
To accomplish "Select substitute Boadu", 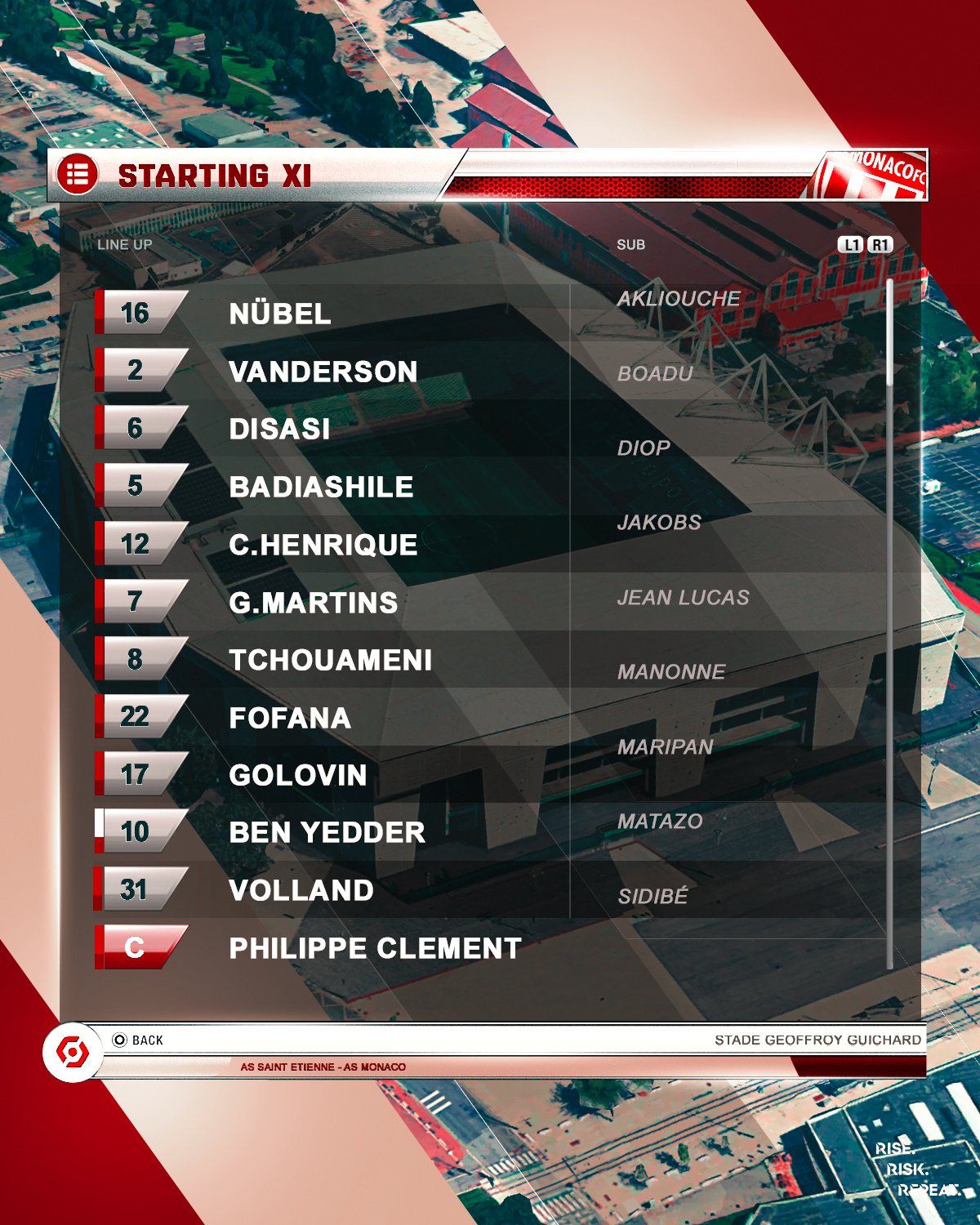I will point(655,374).
